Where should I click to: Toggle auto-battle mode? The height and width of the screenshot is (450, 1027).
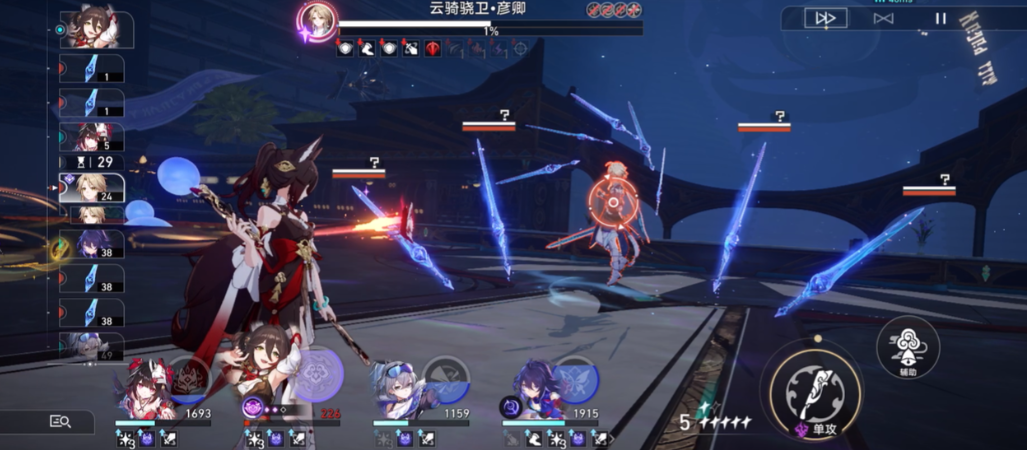click(x=883, y=18)
